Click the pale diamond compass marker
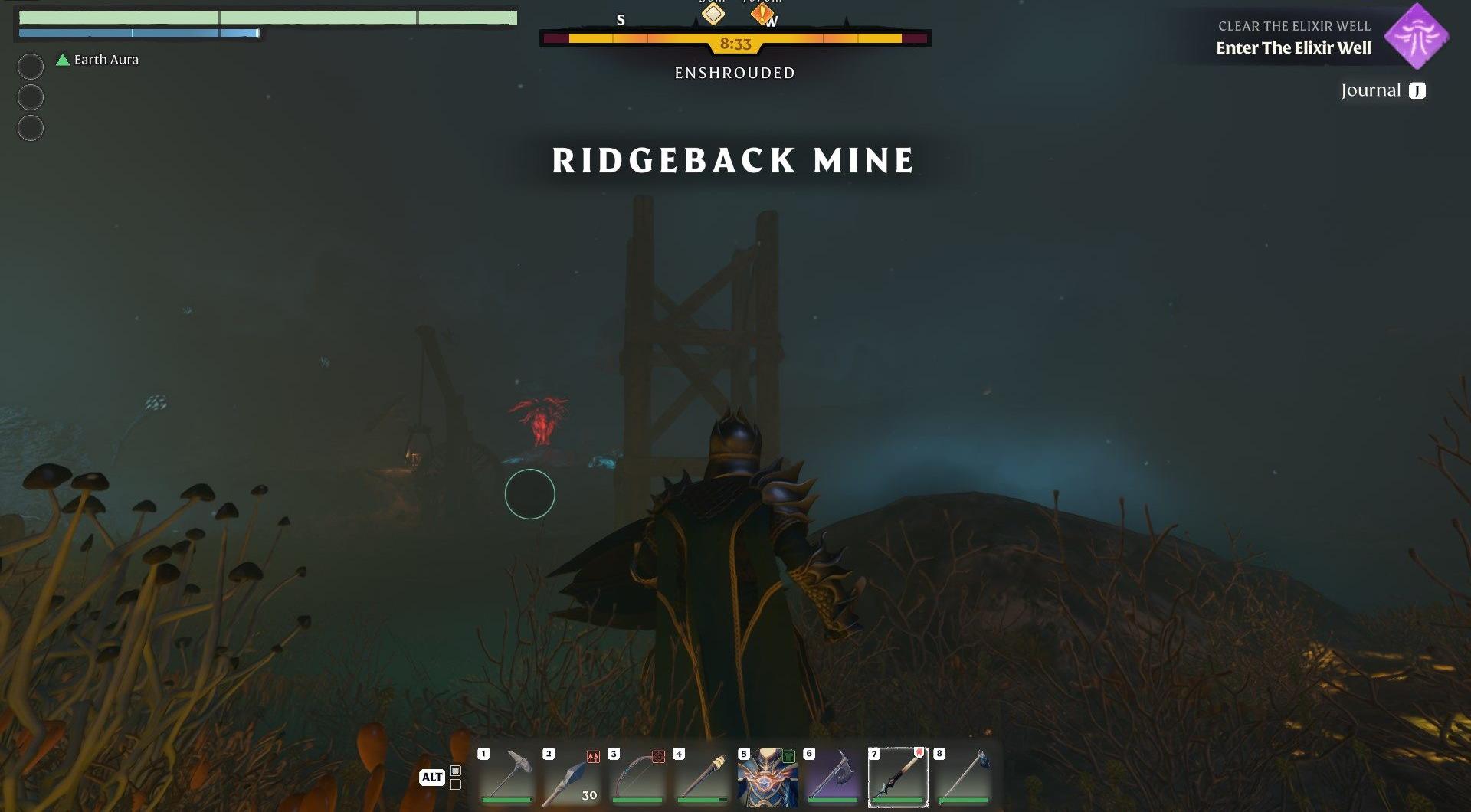 (x=713, y=14)
